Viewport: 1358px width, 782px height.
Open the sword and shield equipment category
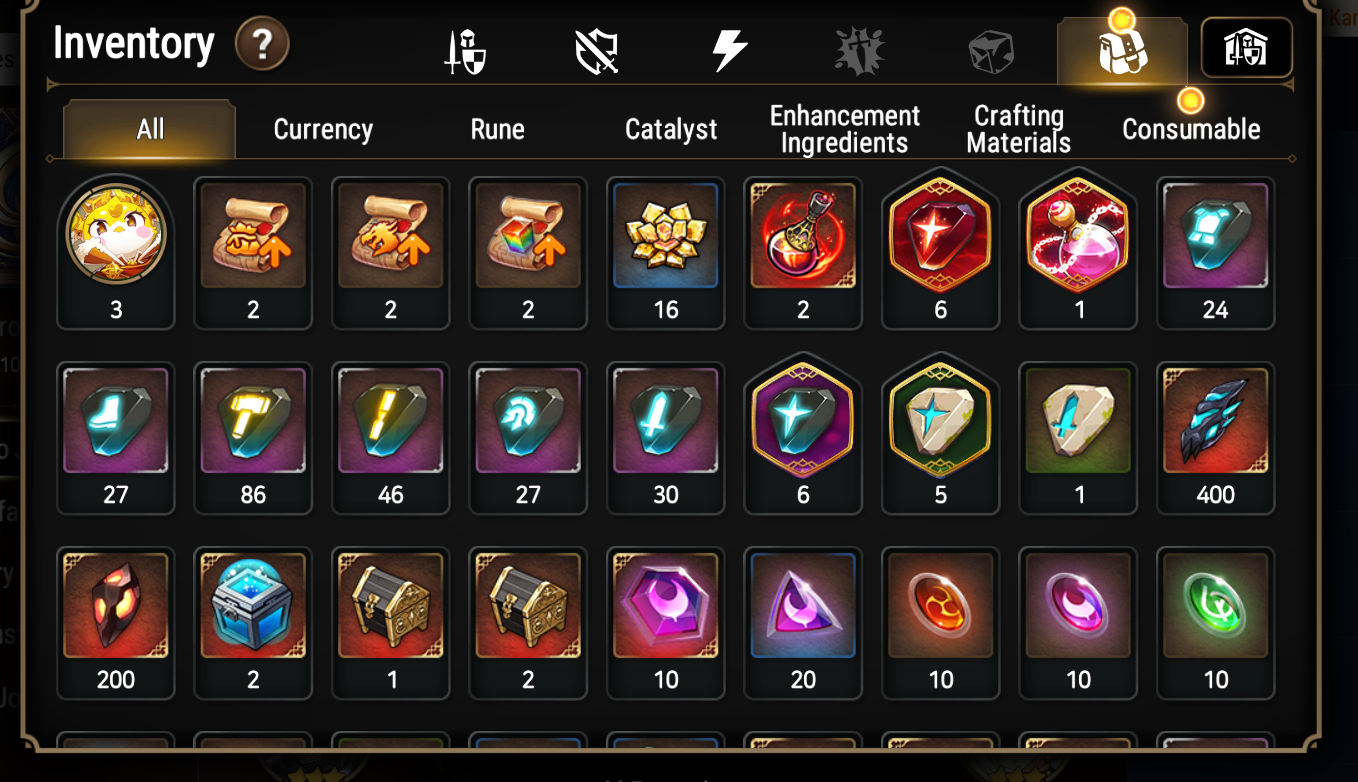(465, 51)
